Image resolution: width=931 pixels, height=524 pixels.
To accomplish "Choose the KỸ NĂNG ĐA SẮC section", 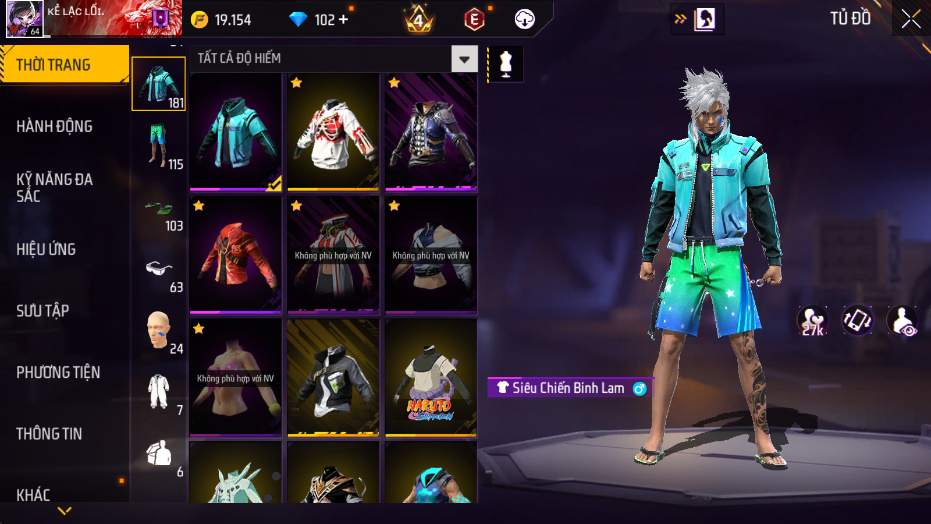I will tap(55, 187).
